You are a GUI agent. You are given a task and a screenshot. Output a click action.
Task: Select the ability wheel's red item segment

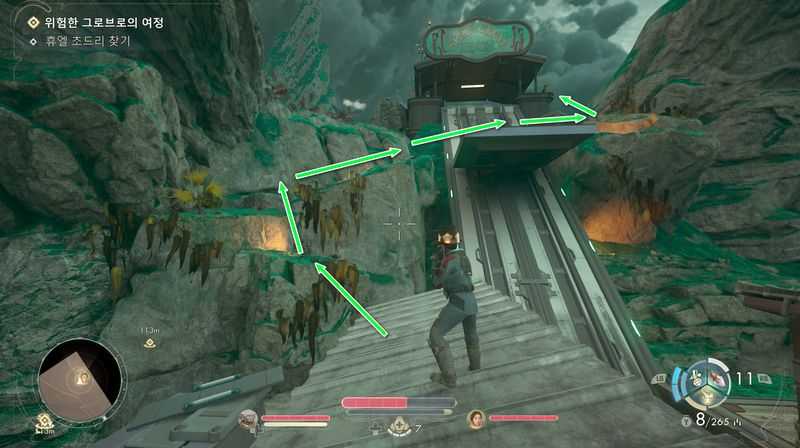coord(717,380)
